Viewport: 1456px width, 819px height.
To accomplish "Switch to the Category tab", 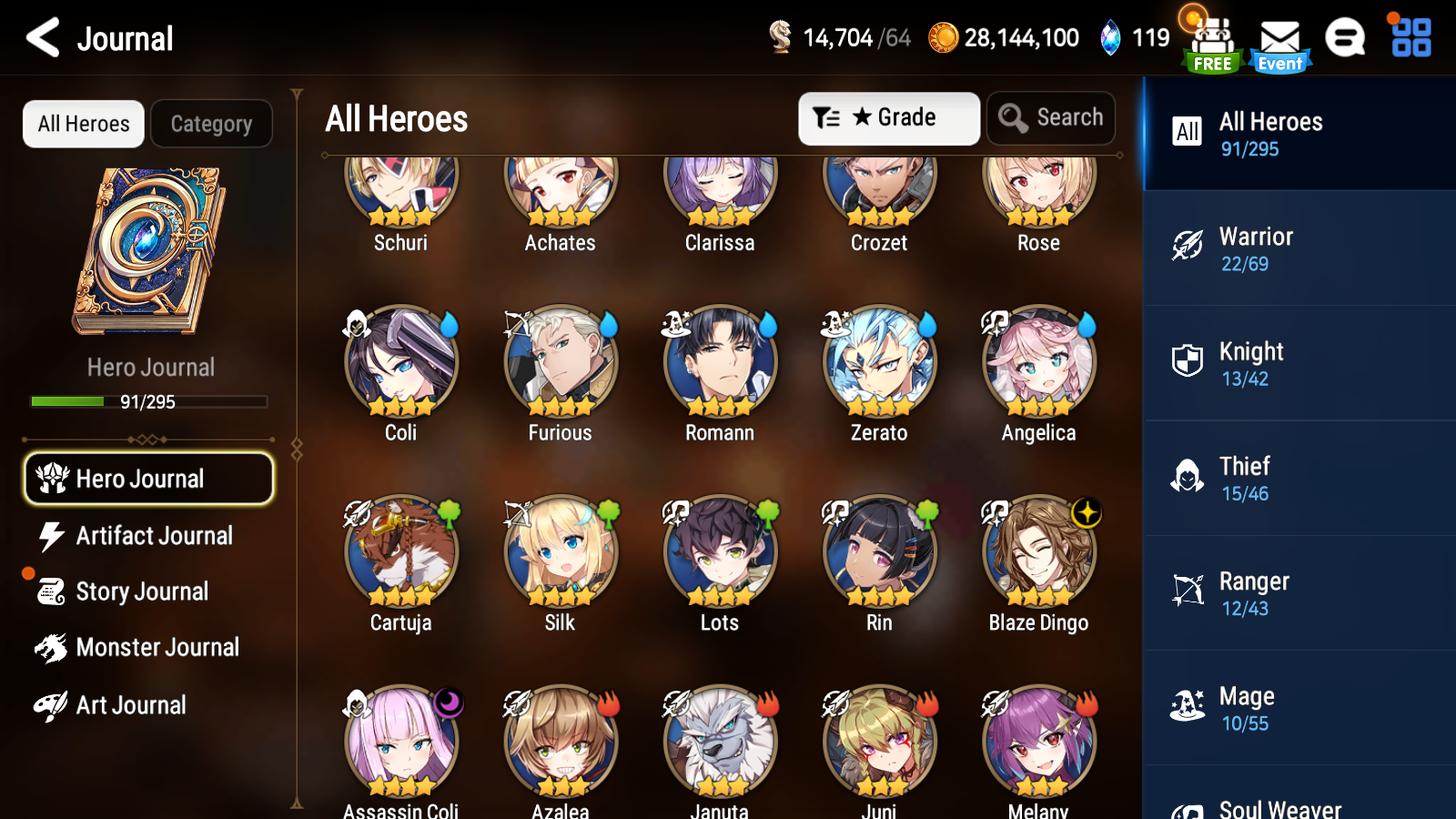I will coord(211,124).
